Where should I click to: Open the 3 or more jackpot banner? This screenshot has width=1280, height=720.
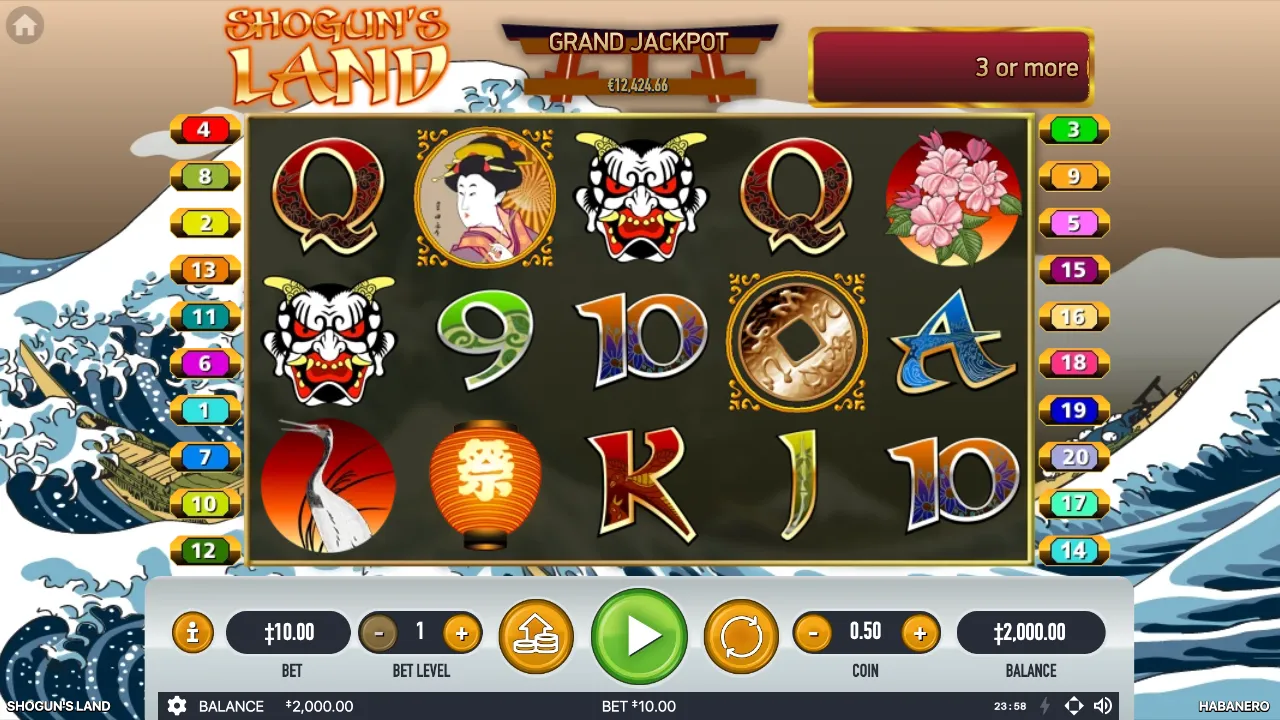951,67
